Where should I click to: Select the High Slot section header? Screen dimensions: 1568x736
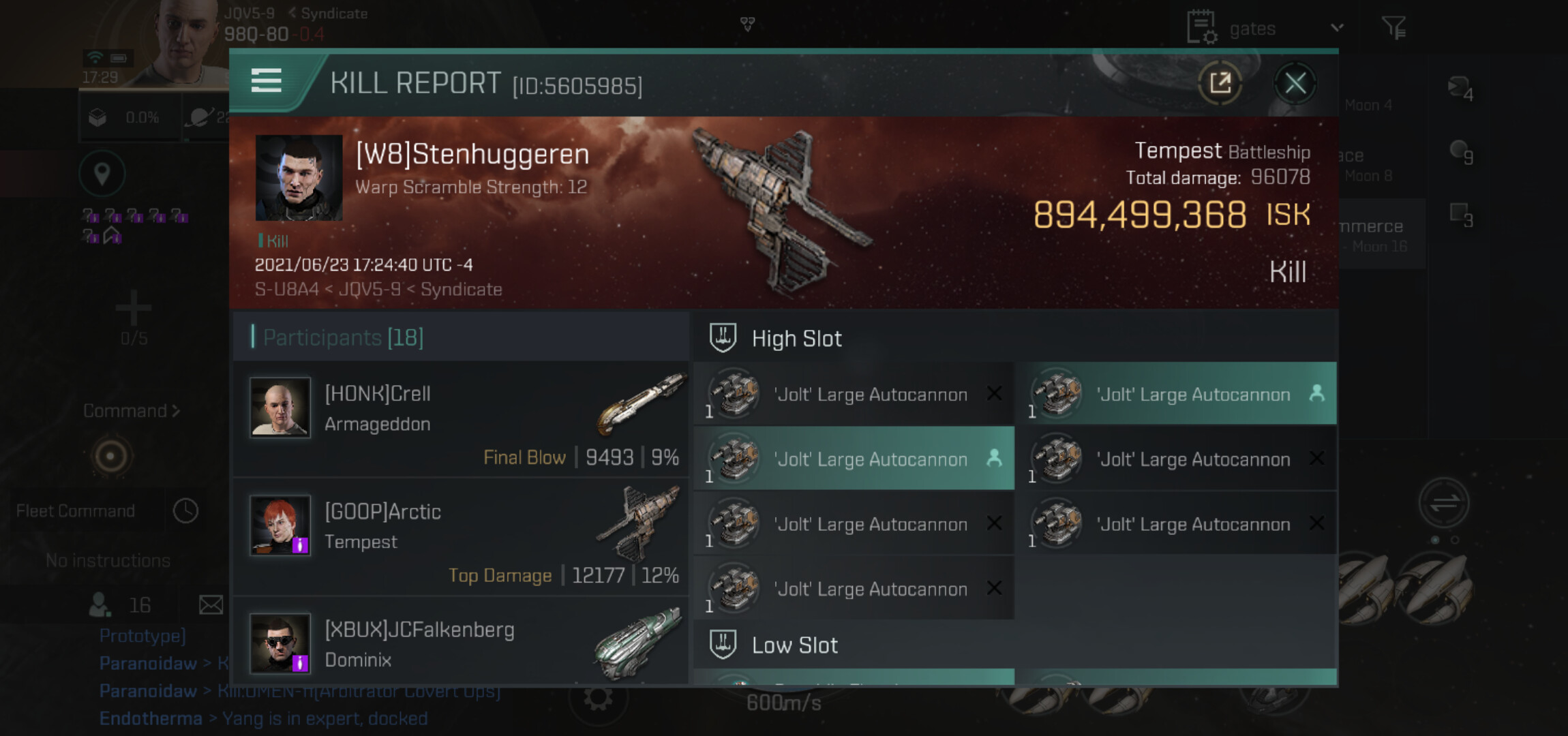pyautogui.click(x=796, y=339)
